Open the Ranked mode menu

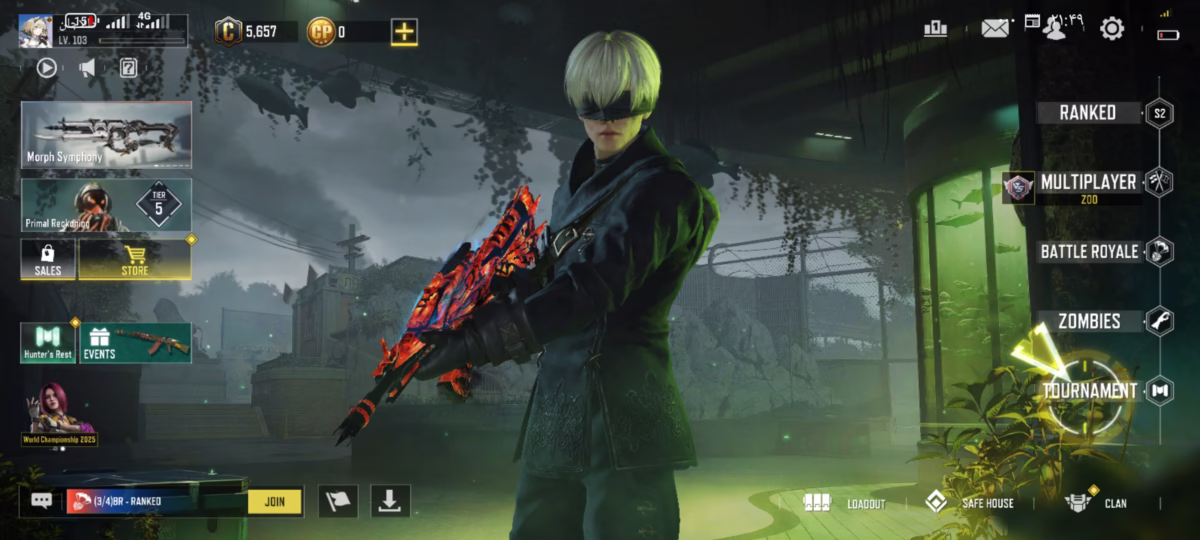[x=1088, y=113]
